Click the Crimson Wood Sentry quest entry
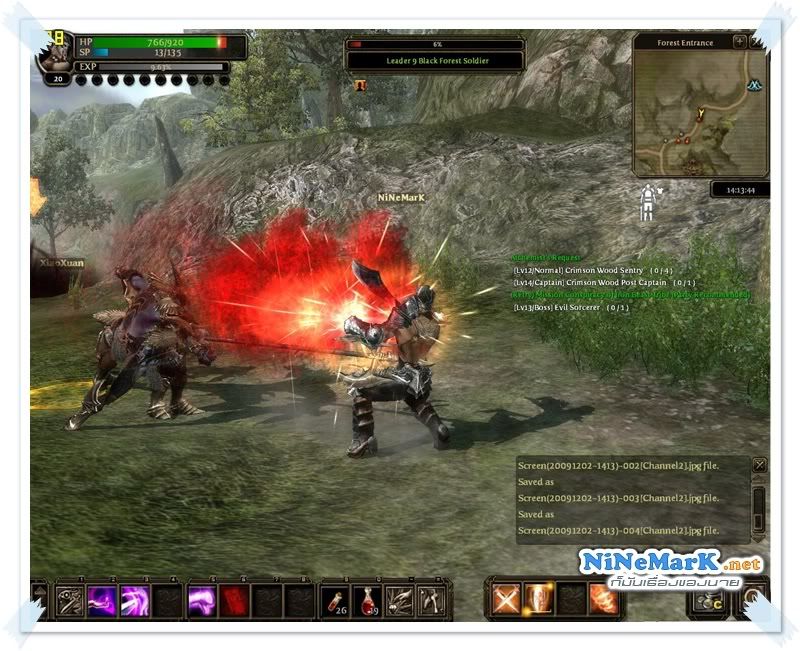800x651 pixels. click(x=588, y=270)
